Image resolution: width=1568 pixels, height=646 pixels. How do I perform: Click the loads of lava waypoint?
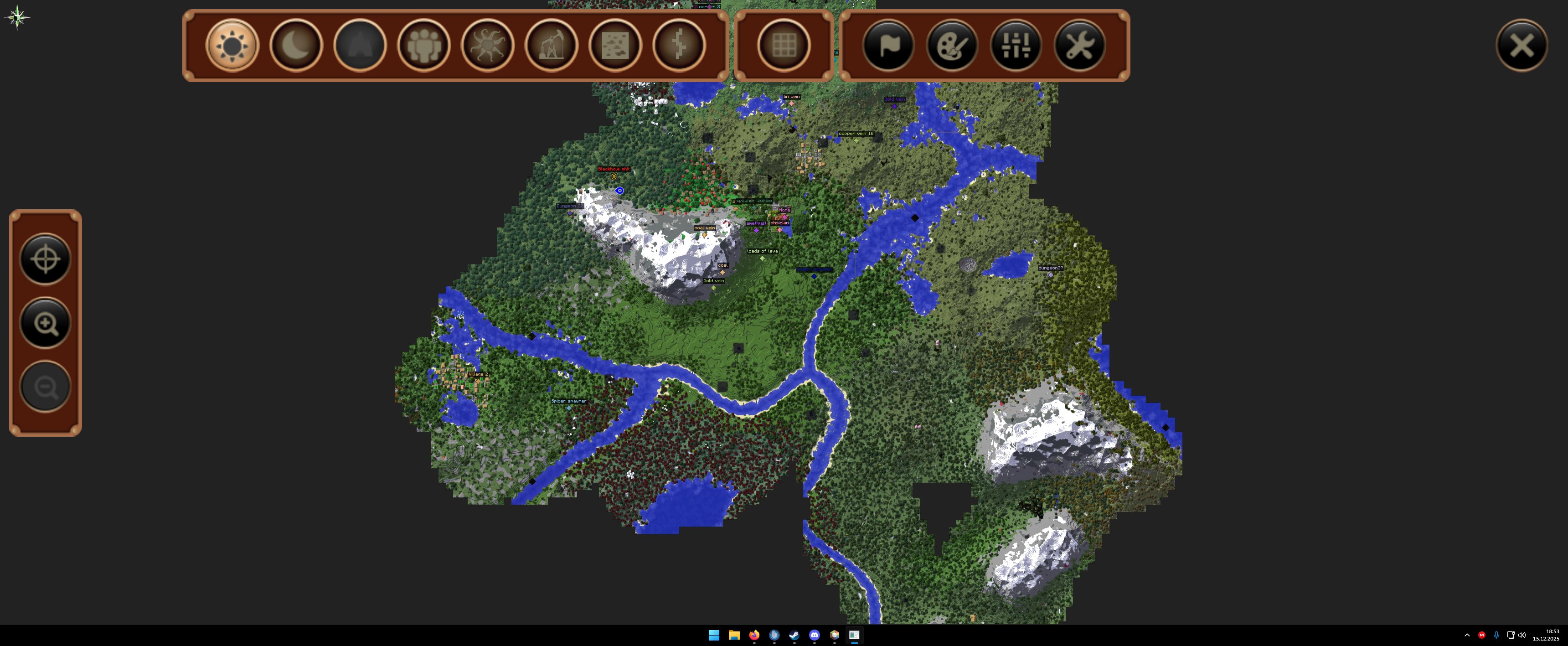tap(762, 258)
